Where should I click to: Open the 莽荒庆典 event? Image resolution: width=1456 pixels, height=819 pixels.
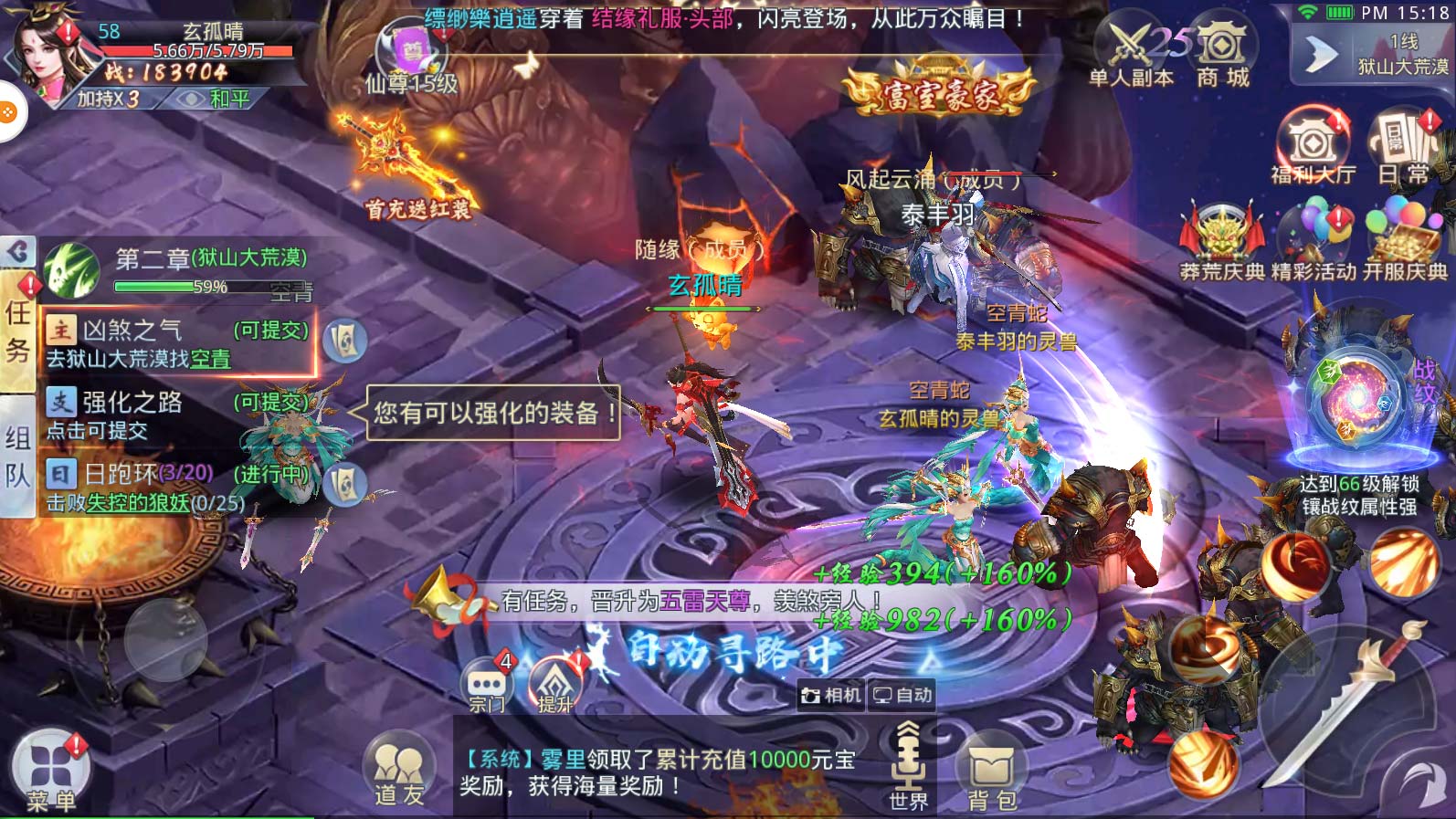1221,242
